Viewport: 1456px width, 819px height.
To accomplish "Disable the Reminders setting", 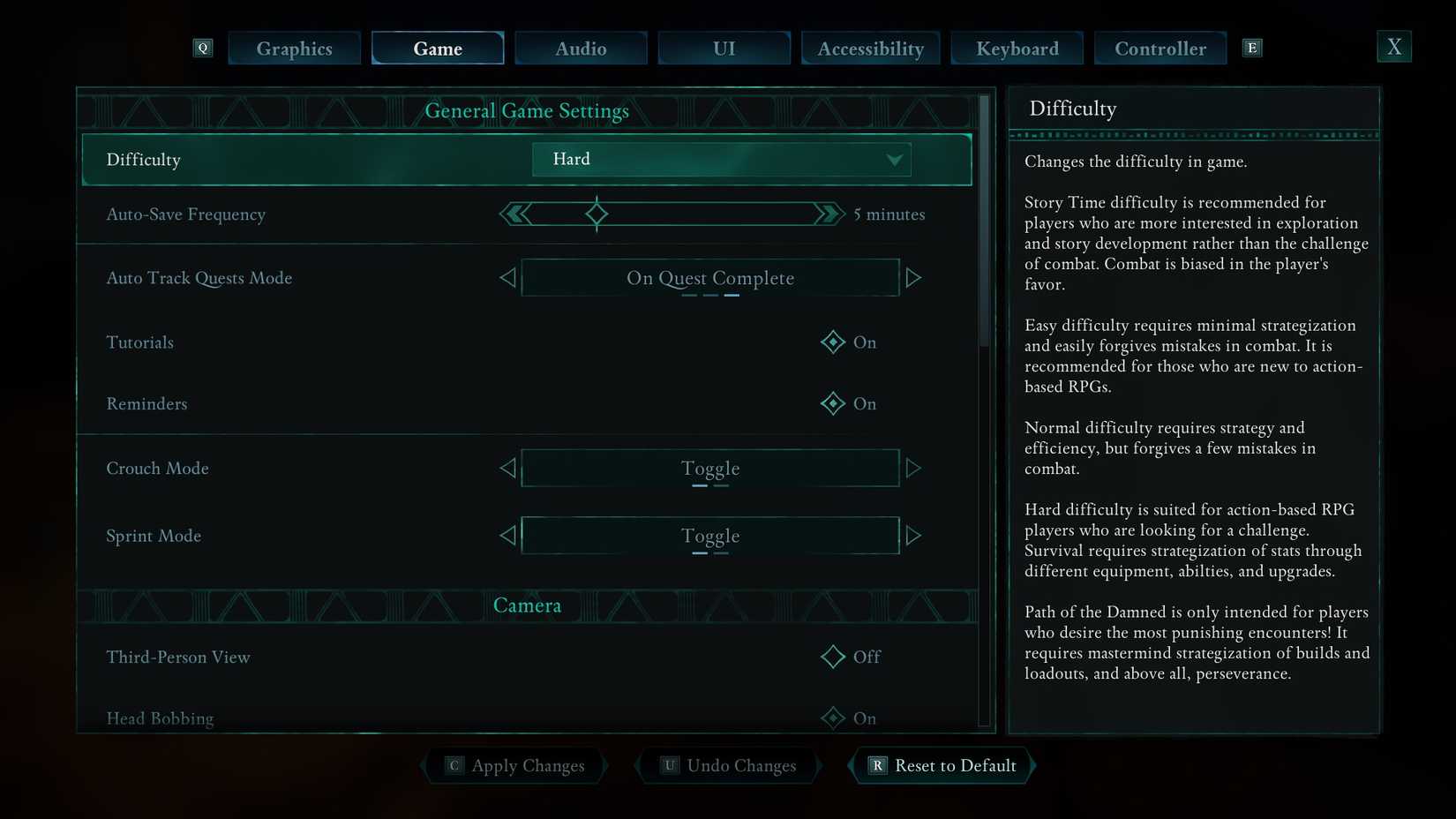I will click(x=832, y=403).
